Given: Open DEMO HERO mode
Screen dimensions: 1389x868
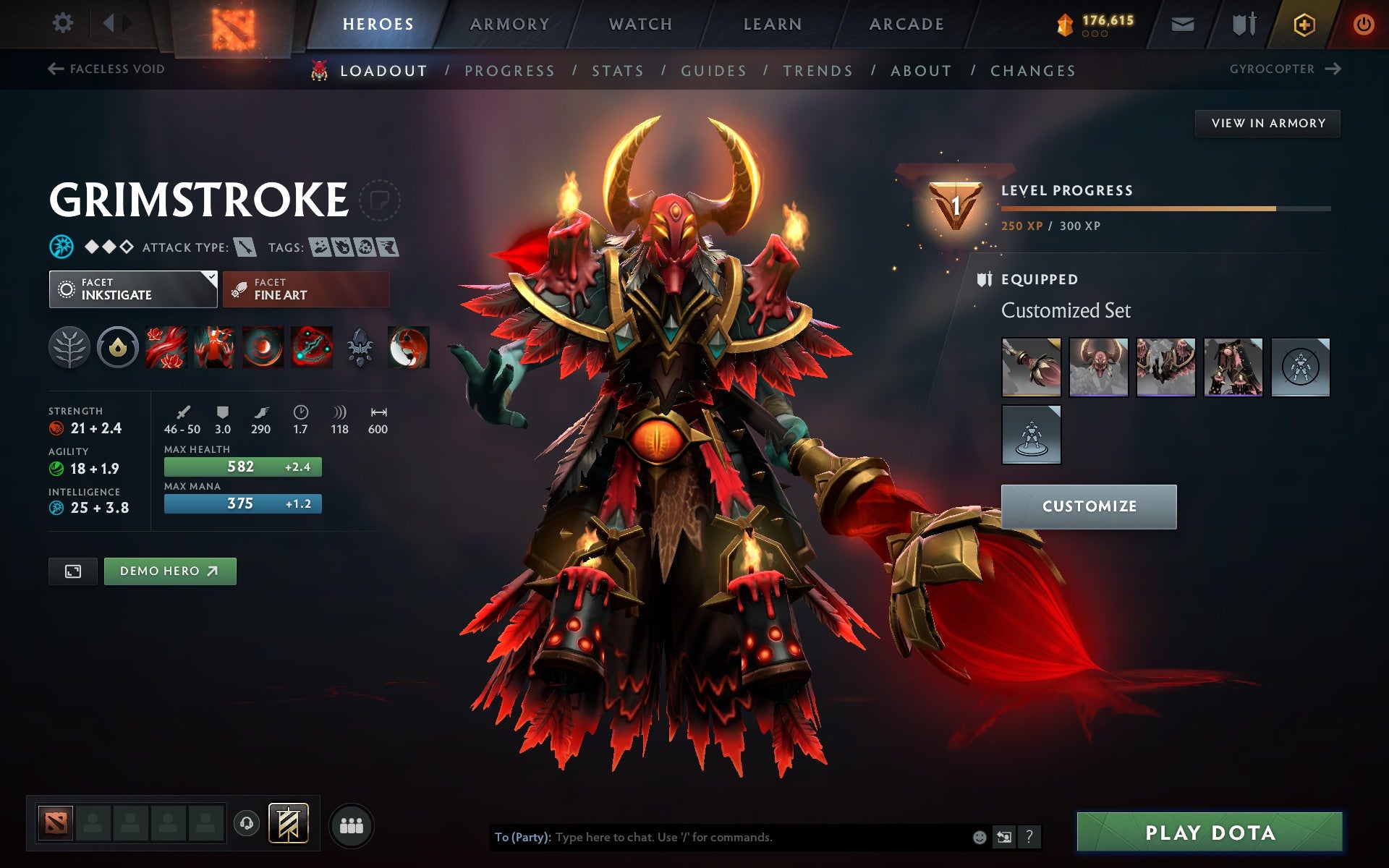Looking at the screenshot, I should point(169,571).
